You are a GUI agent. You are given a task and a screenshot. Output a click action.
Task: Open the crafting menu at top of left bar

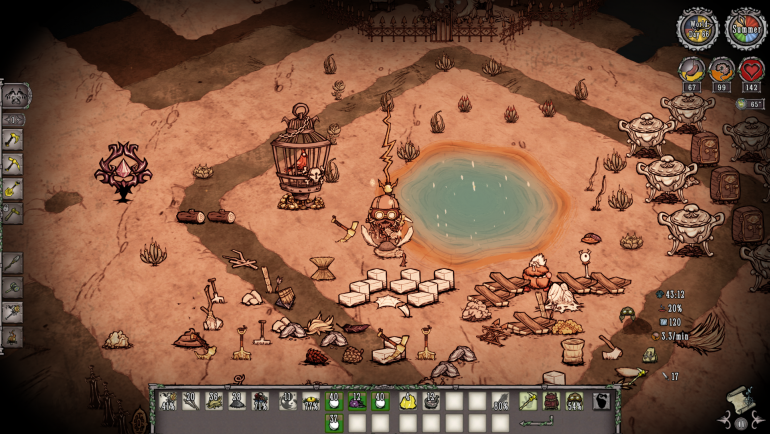coord(16,96)
